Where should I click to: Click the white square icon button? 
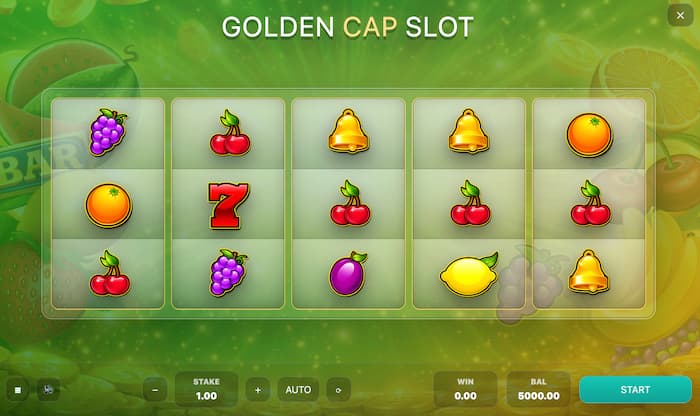17,389
